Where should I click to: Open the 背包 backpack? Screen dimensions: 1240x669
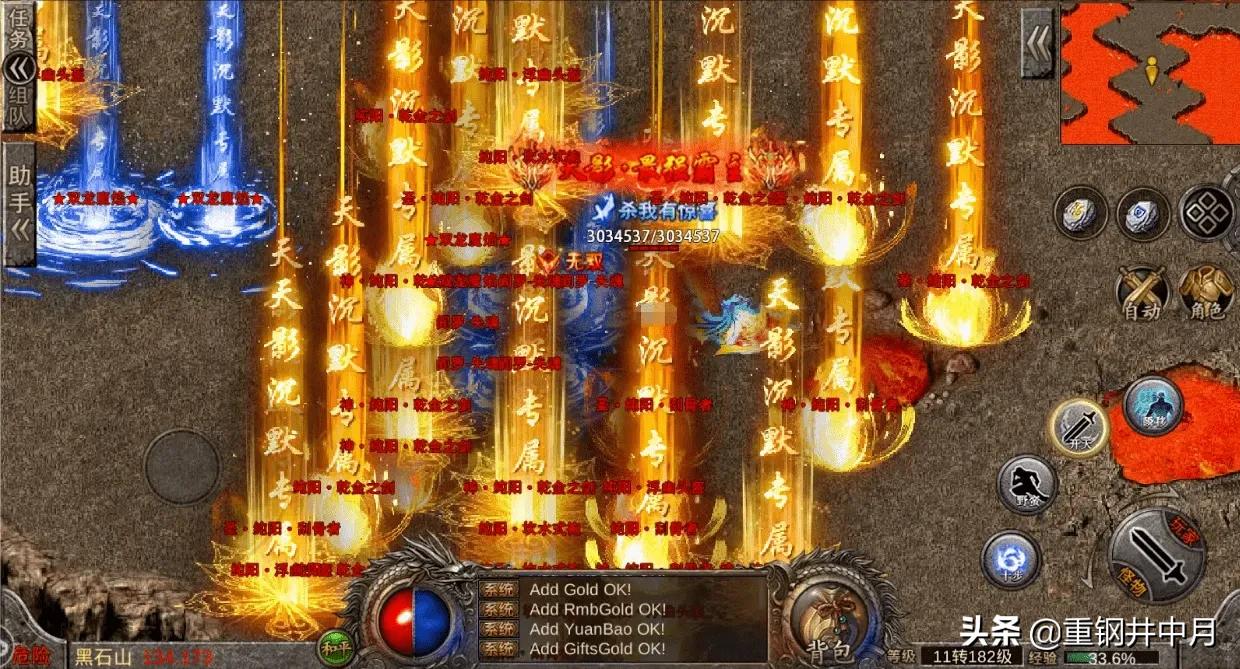pyautogui.click(x=824, y=613)
